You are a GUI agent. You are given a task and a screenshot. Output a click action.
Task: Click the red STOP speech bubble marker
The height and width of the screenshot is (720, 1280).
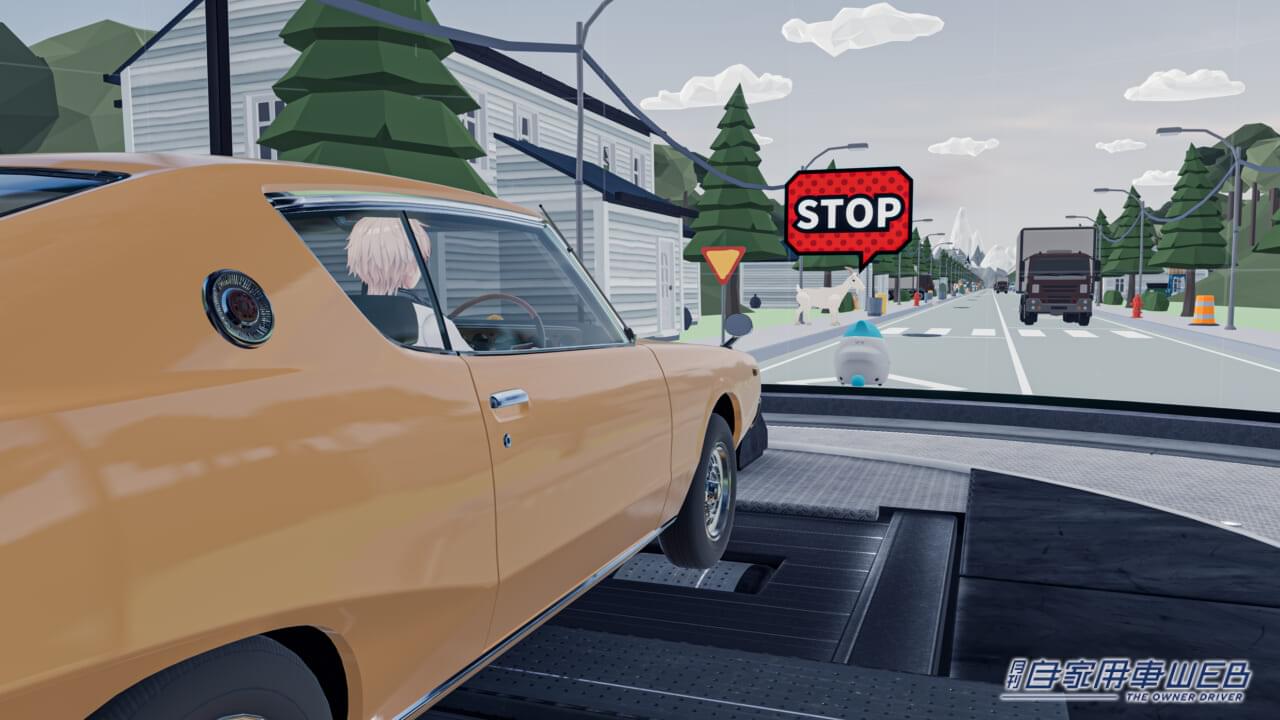tap(848, 212)
